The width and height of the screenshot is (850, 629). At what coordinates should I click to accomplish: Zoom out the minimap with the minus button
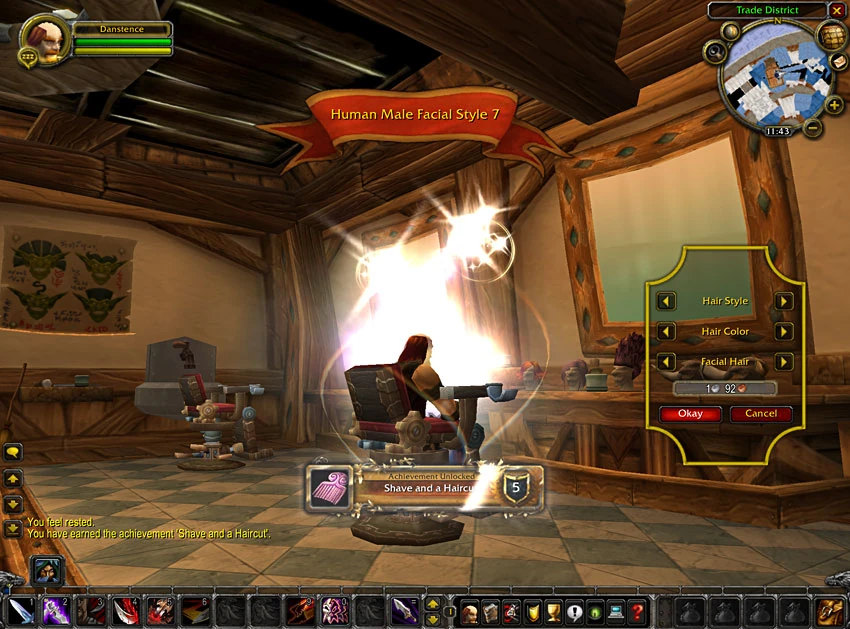[813, 128]
